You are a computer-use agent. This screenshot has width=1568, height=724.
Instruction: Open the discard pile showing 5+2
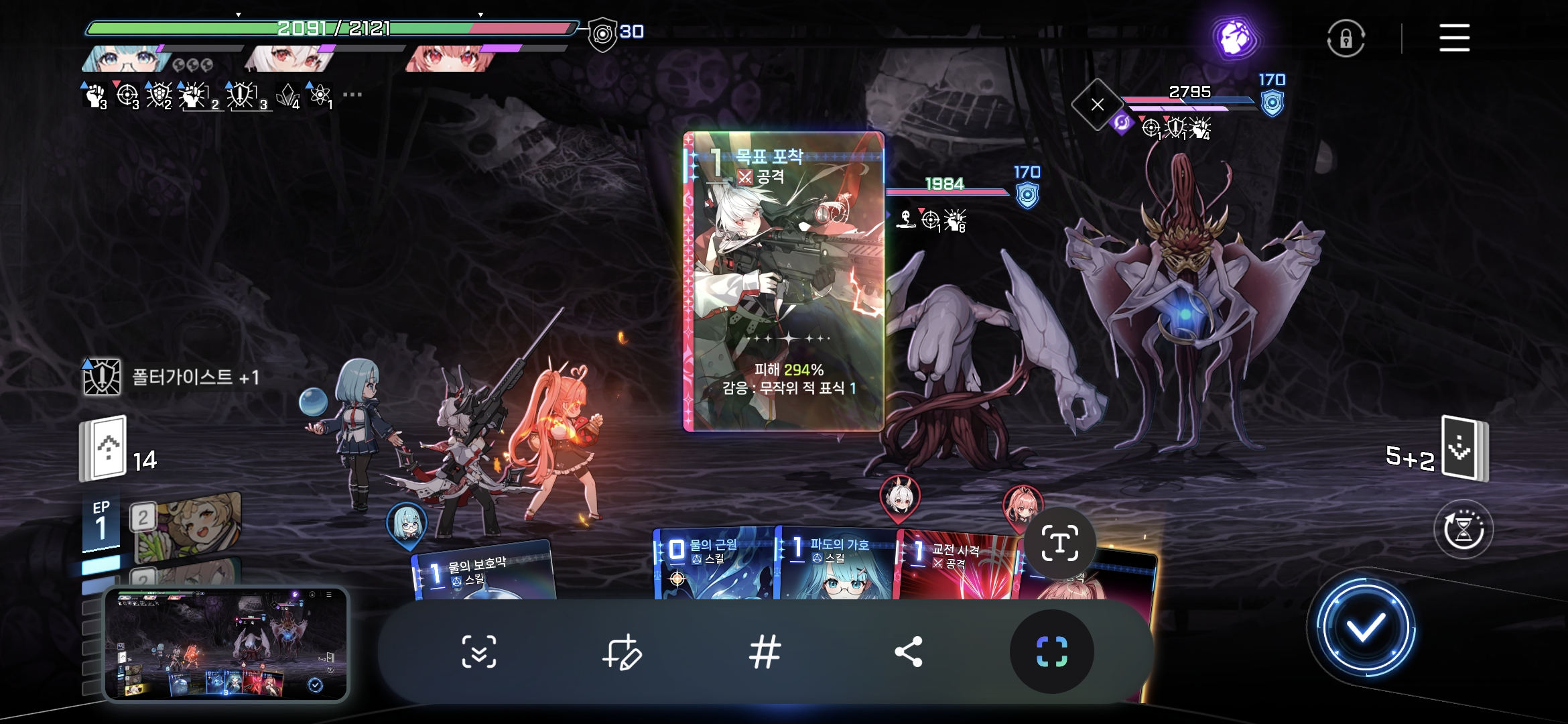(1464, 448)
